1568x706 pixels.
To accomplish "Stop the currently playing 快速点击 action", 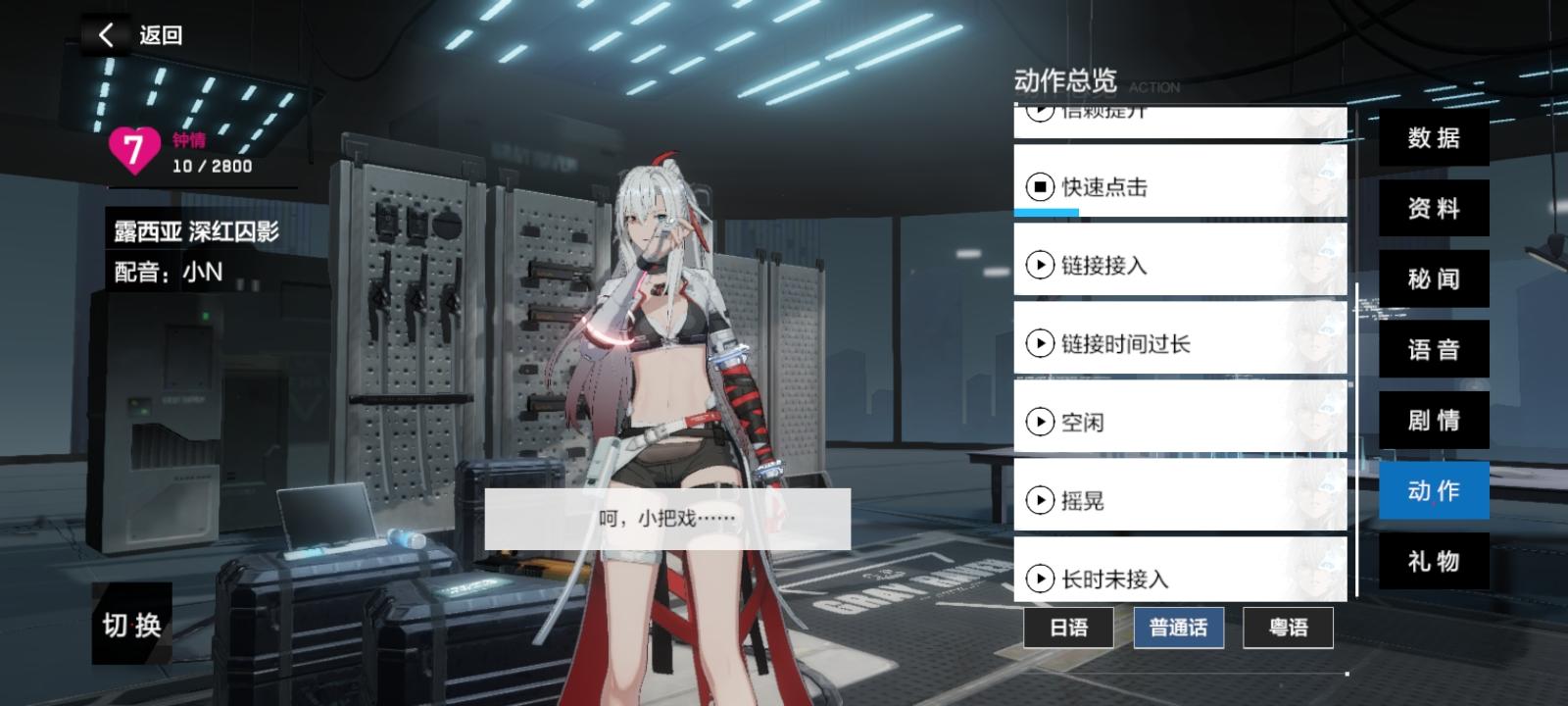I will tap(1039, 187).
